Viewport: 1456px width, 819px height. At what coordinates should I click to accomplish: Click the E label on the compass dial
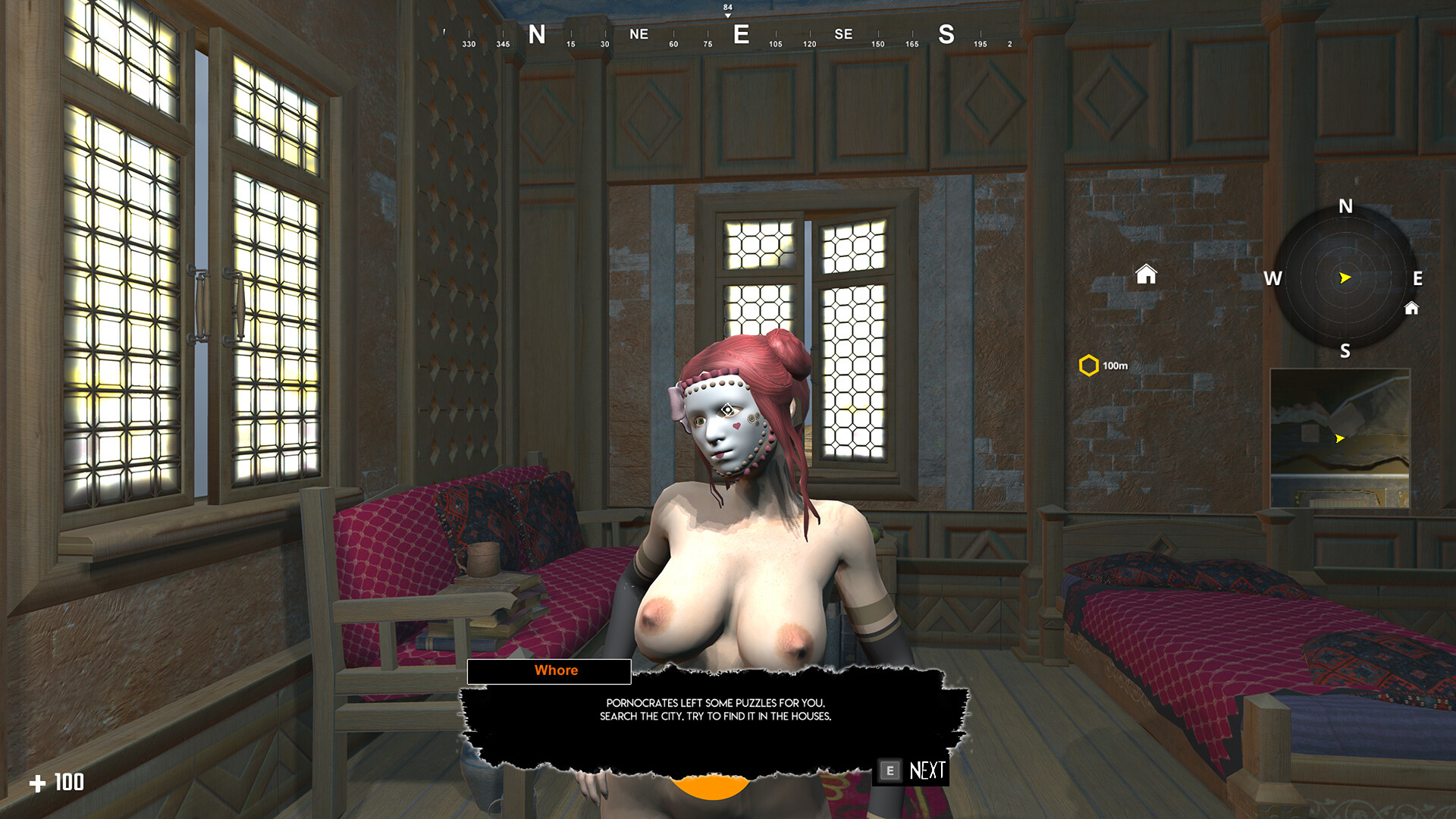pyautogui.click(x=1417, y=279)
